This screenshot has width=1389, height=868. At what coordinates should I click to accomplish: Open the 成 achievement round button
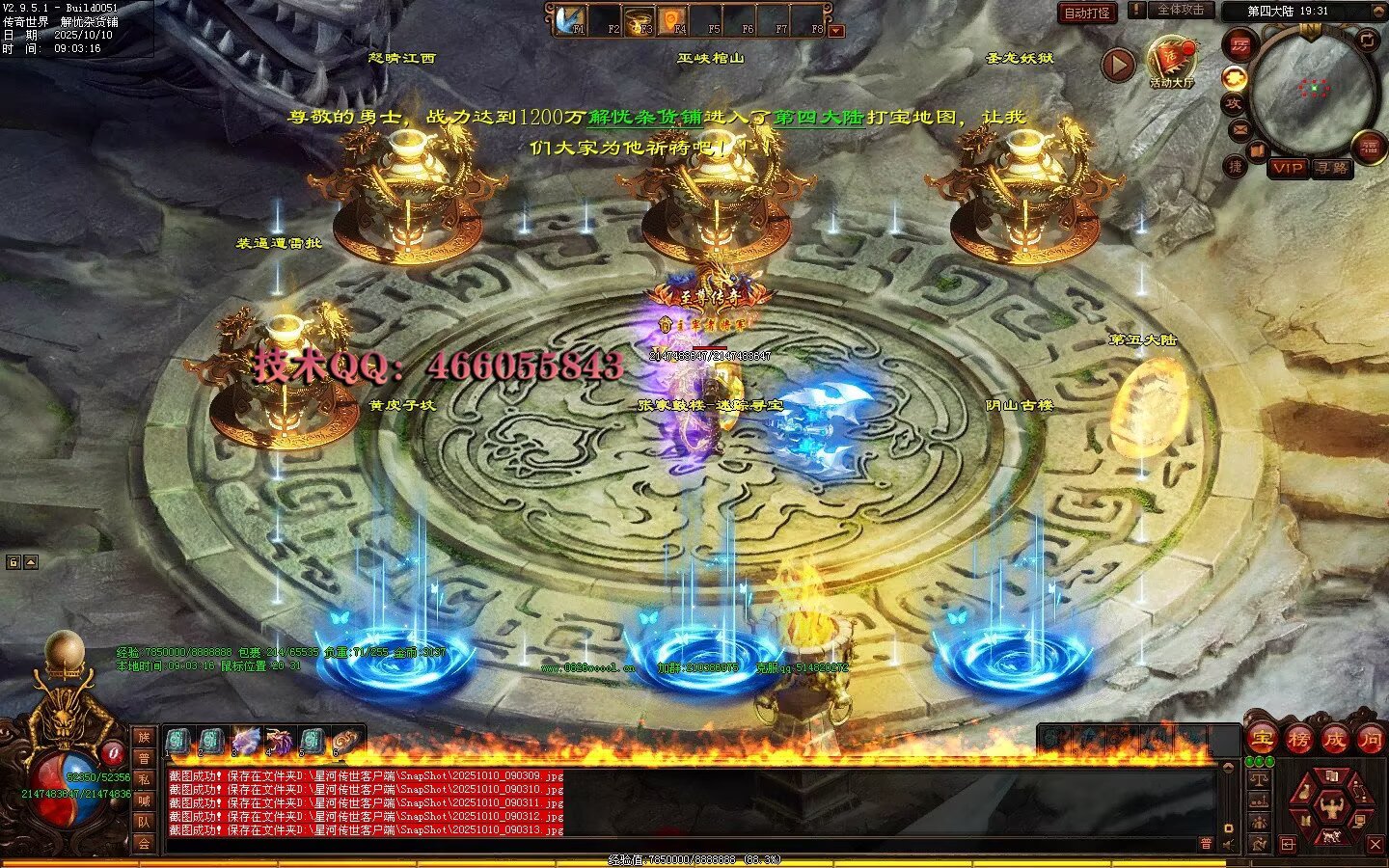pyautogui.click(x=1334, y=740)
